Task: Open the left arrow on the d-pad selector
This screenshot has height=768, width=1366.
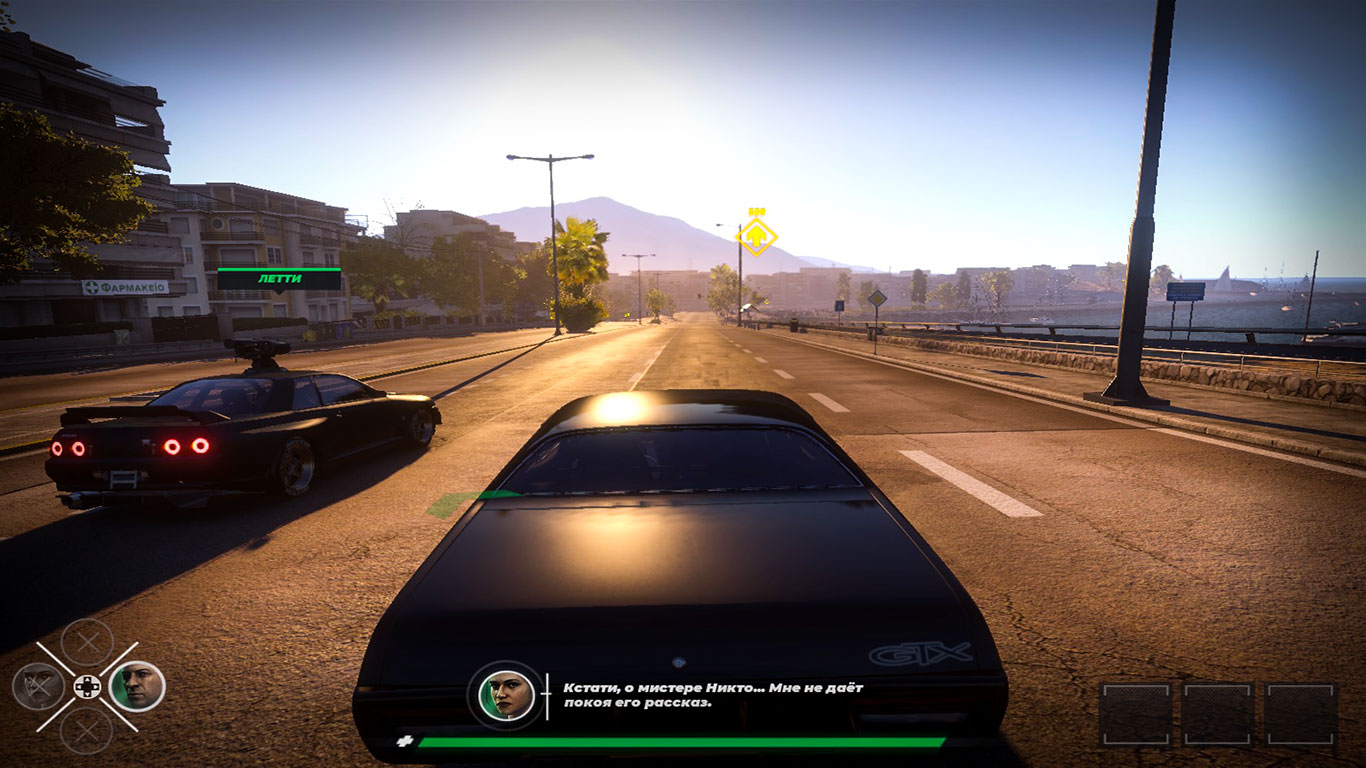Action: (x=78, y=686)
